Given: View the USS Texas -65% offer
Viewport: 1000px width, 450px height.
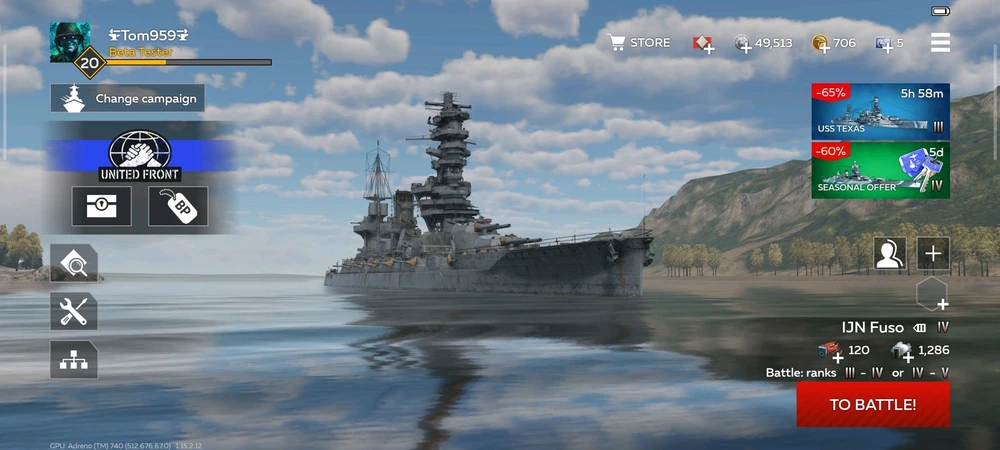Looking at the screenshot, I should click(x=880, y=111).
